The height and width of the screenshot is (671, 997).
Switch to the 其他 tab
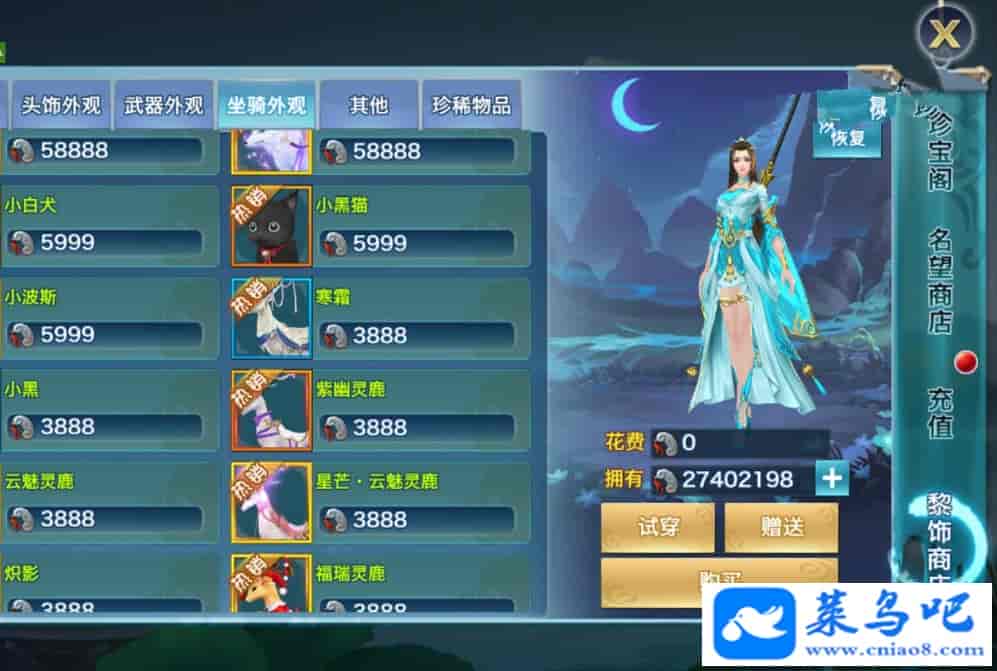[368, 105]
